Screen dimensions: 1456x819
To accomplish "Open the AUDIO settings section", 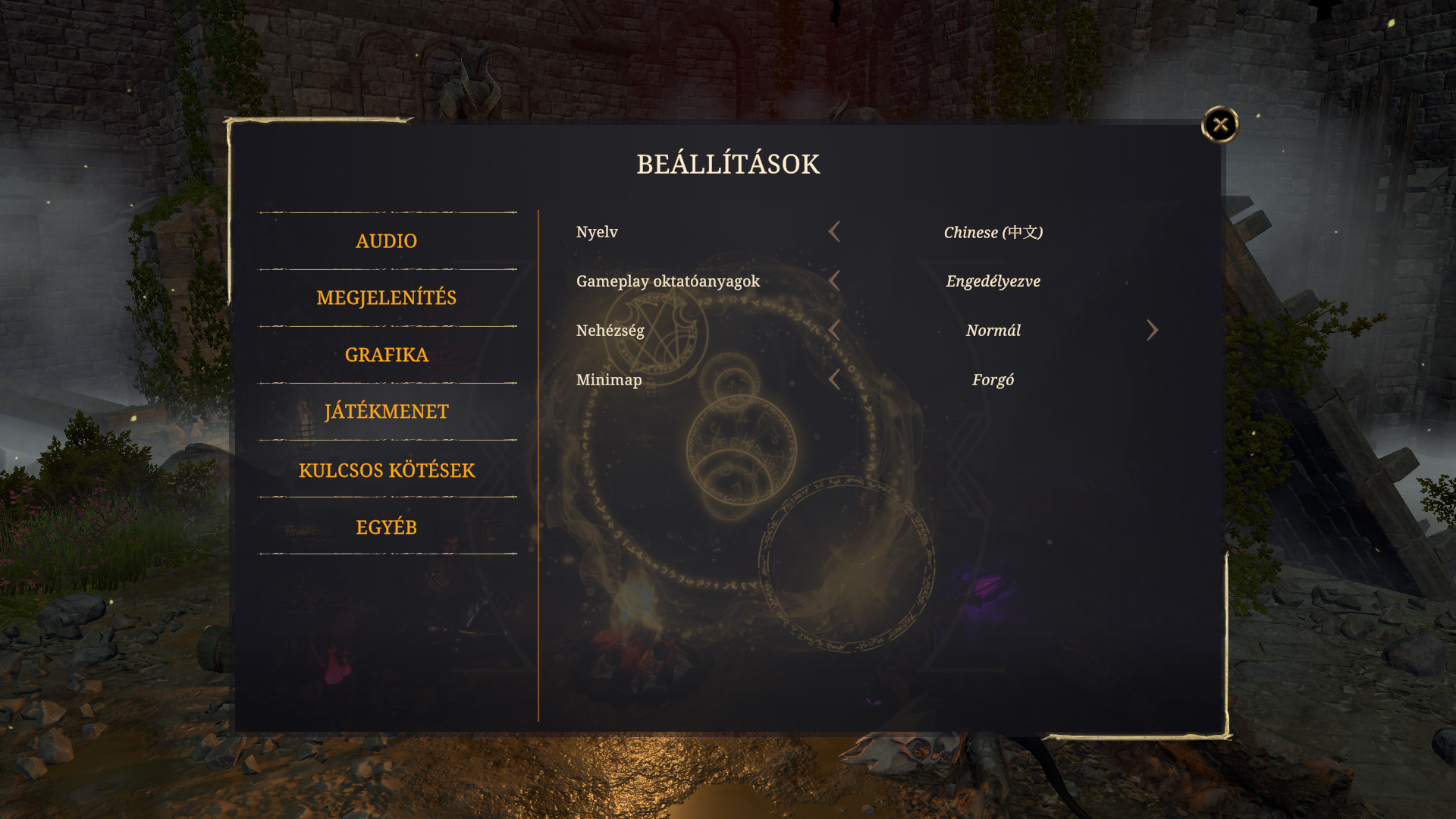I will pos(387,241).
